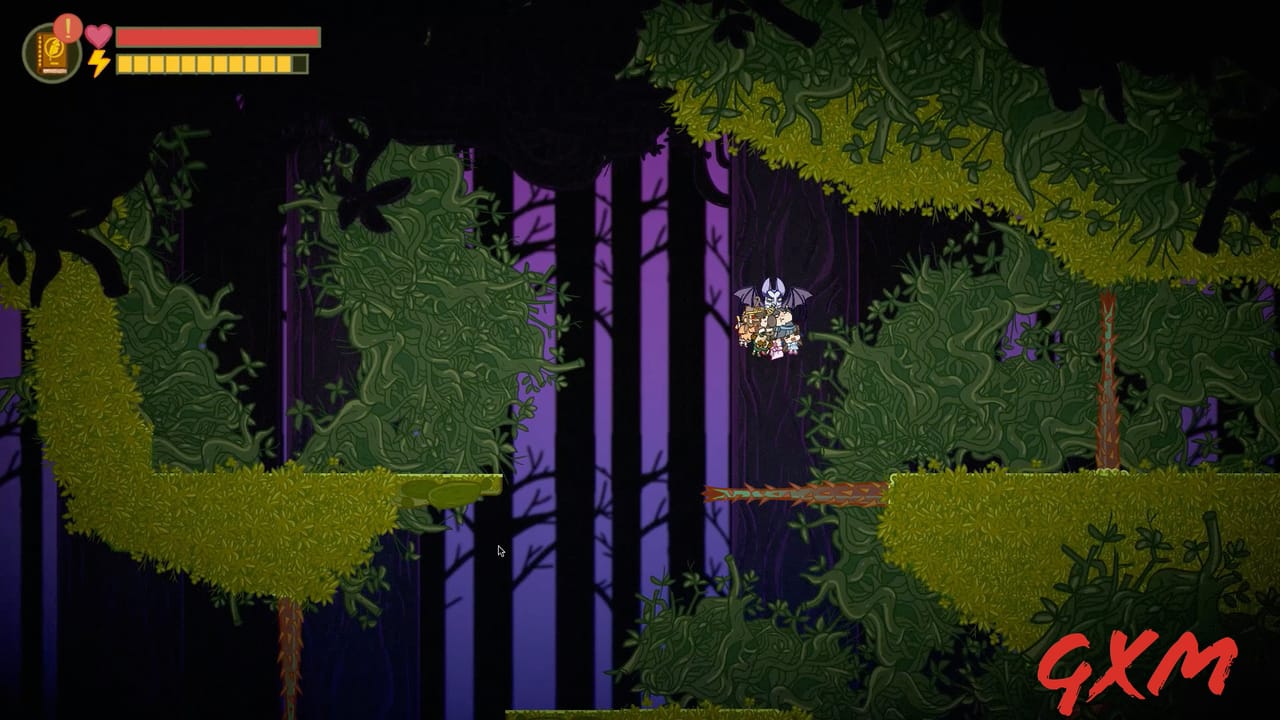Select the pink heart icon beside the health bar
Viewport: 1280px width, 720px height.
(x=98, y=35)
